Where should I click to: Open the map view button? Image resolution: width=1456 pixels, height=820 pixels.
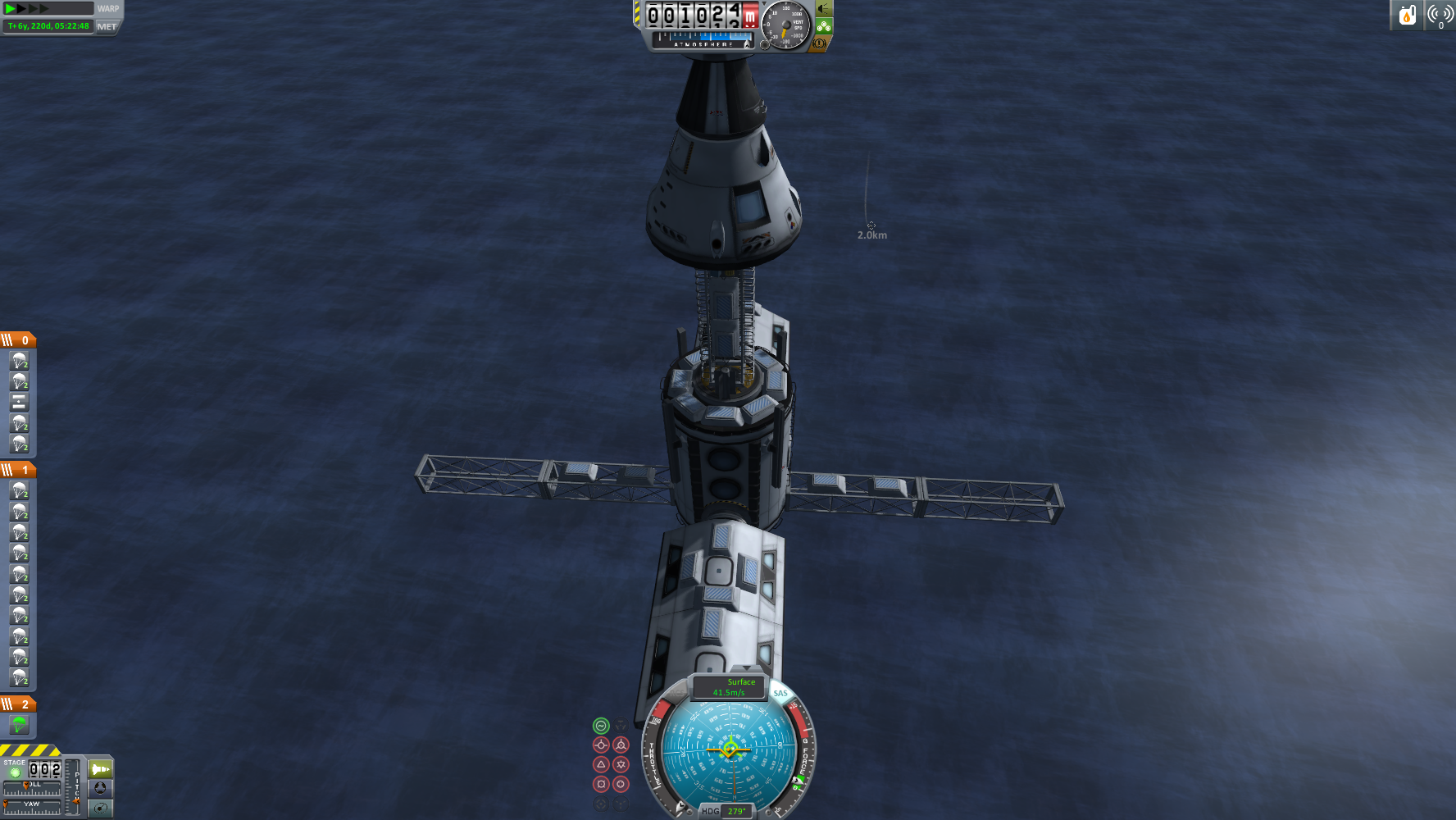click(x=101, y=808)
